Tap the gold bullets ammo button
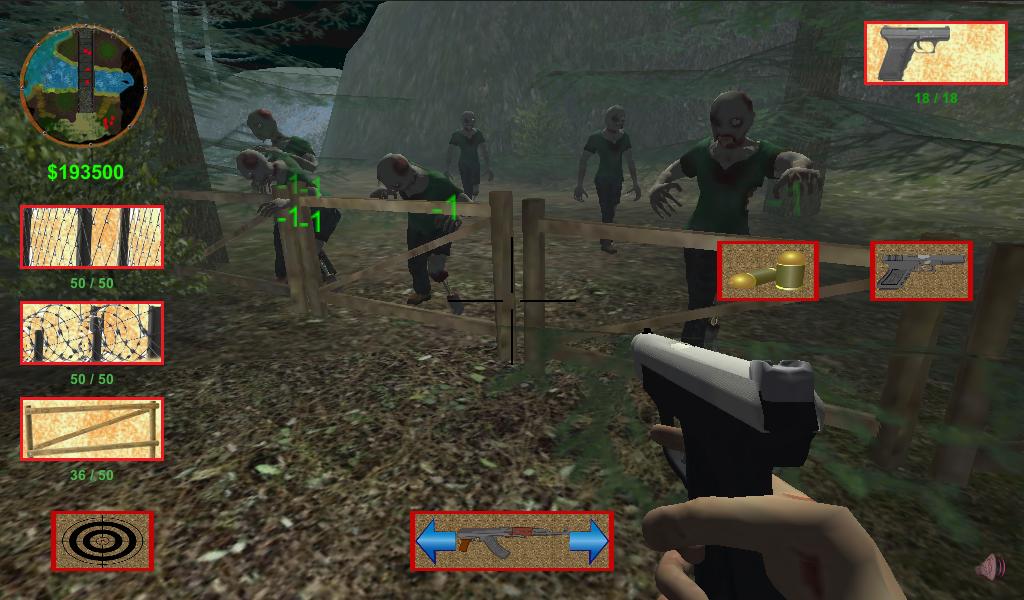The height and width of the screenshot is (600, 1024). click(768, 271)
